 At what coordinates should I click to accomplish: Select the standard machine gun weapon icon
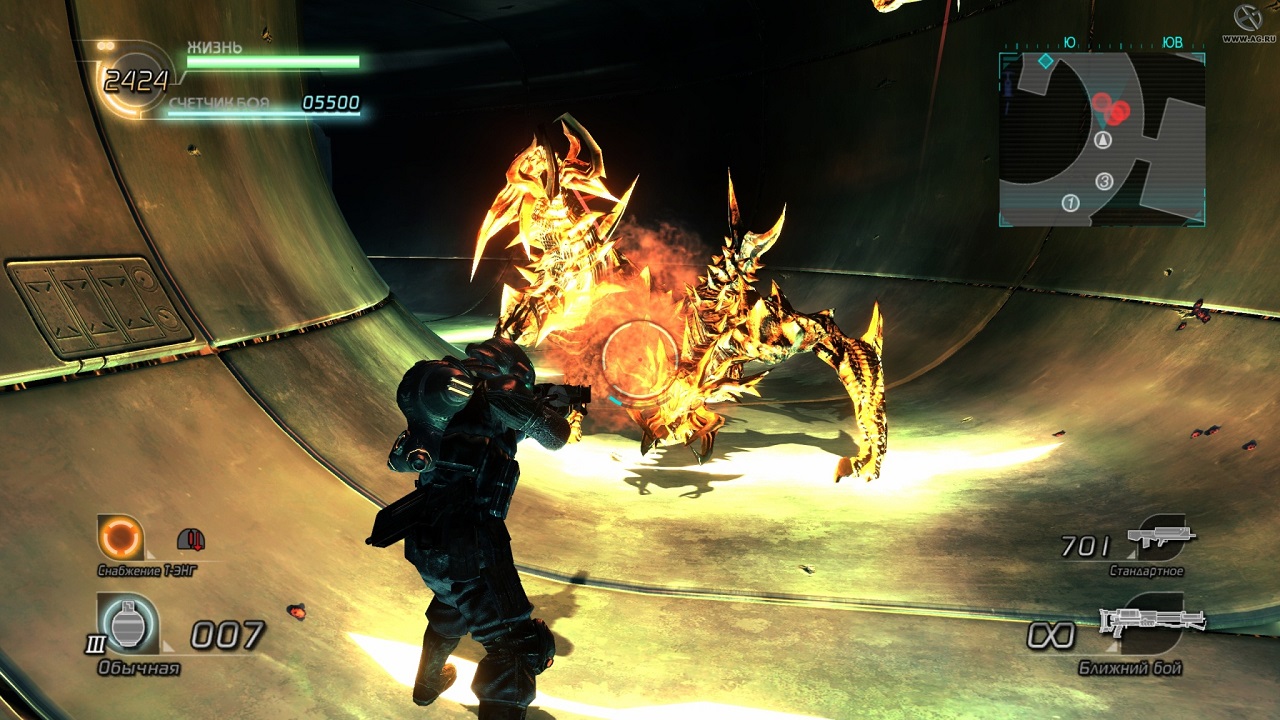1160,537
